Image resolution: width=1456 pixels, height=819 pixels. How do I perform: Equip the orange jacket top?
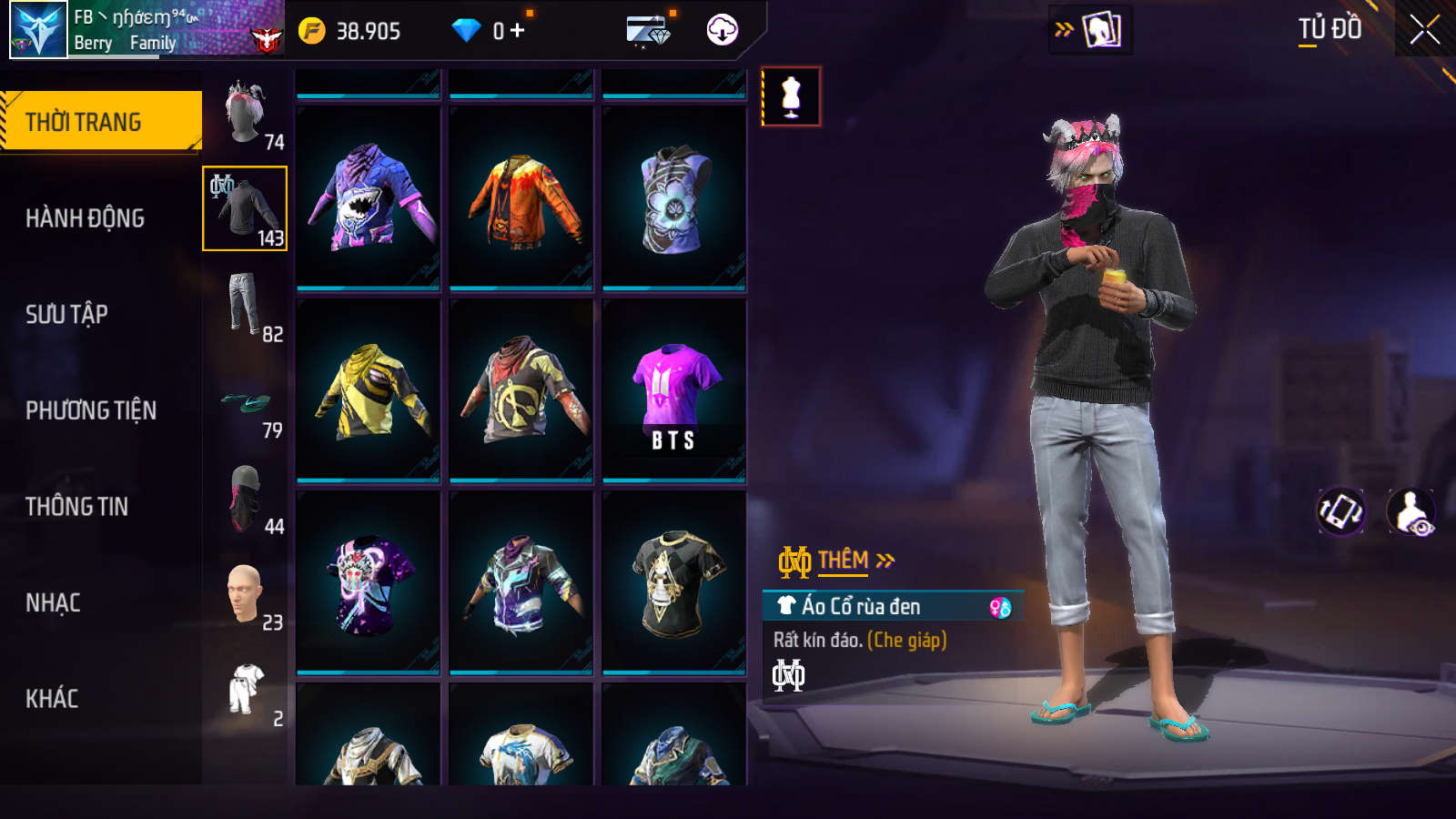tap(521, 197)
